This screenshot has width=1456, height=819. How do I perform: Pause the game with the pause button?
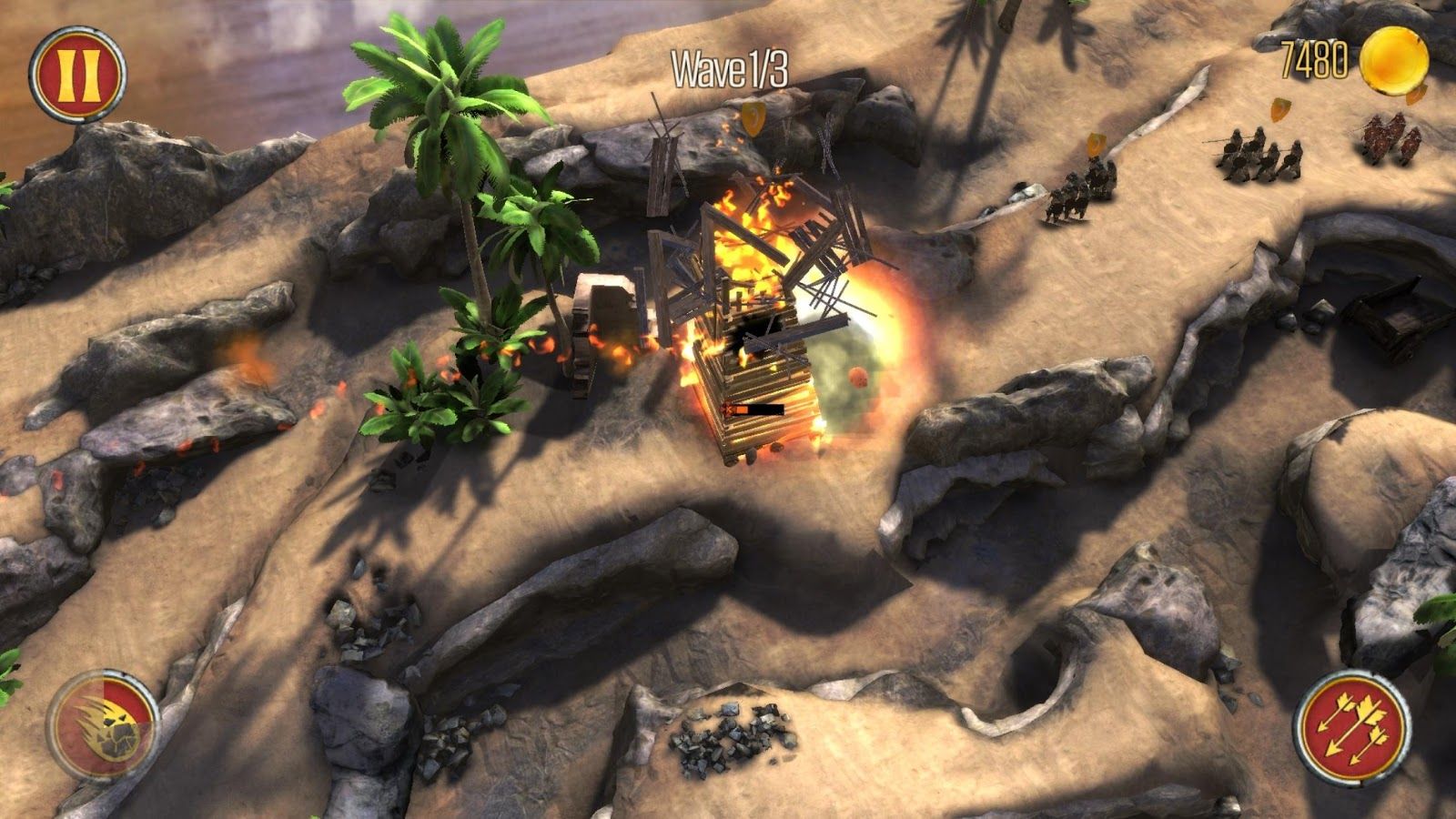click(76, 72)
